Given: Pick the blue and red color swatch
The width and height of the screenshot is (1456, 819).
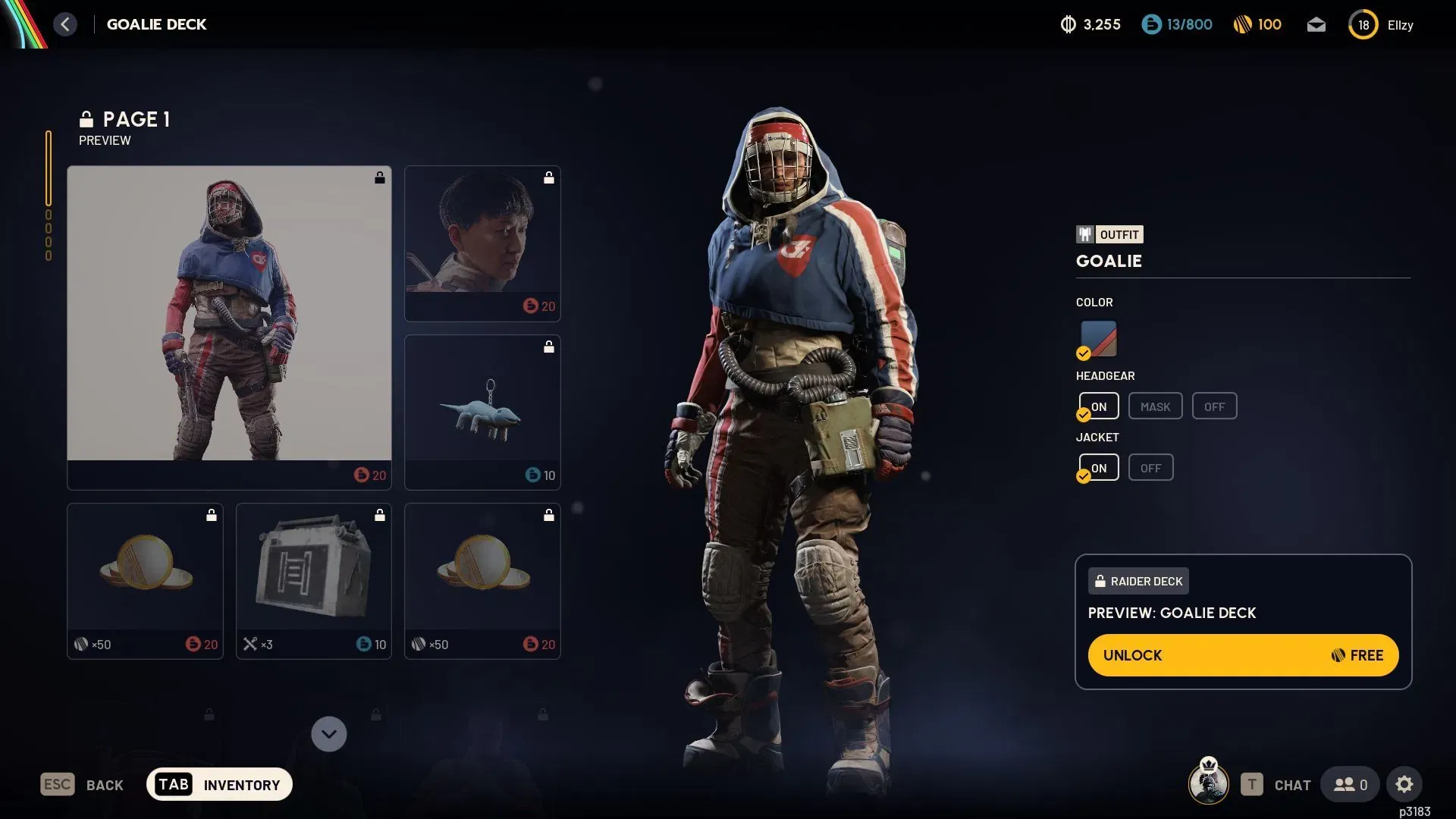Looking at the screenshot, I should point(1098,338).
